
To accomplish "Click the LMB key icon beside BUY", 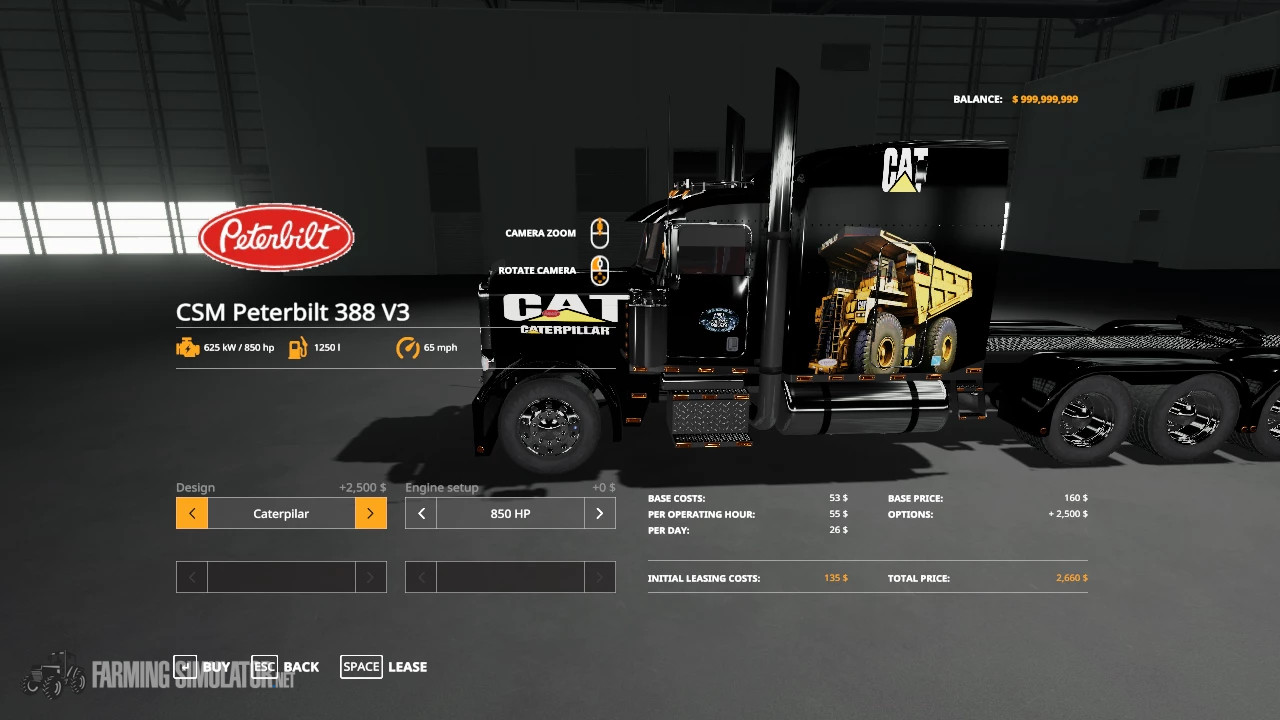I will pyautogui.click(x=186, y=666).
